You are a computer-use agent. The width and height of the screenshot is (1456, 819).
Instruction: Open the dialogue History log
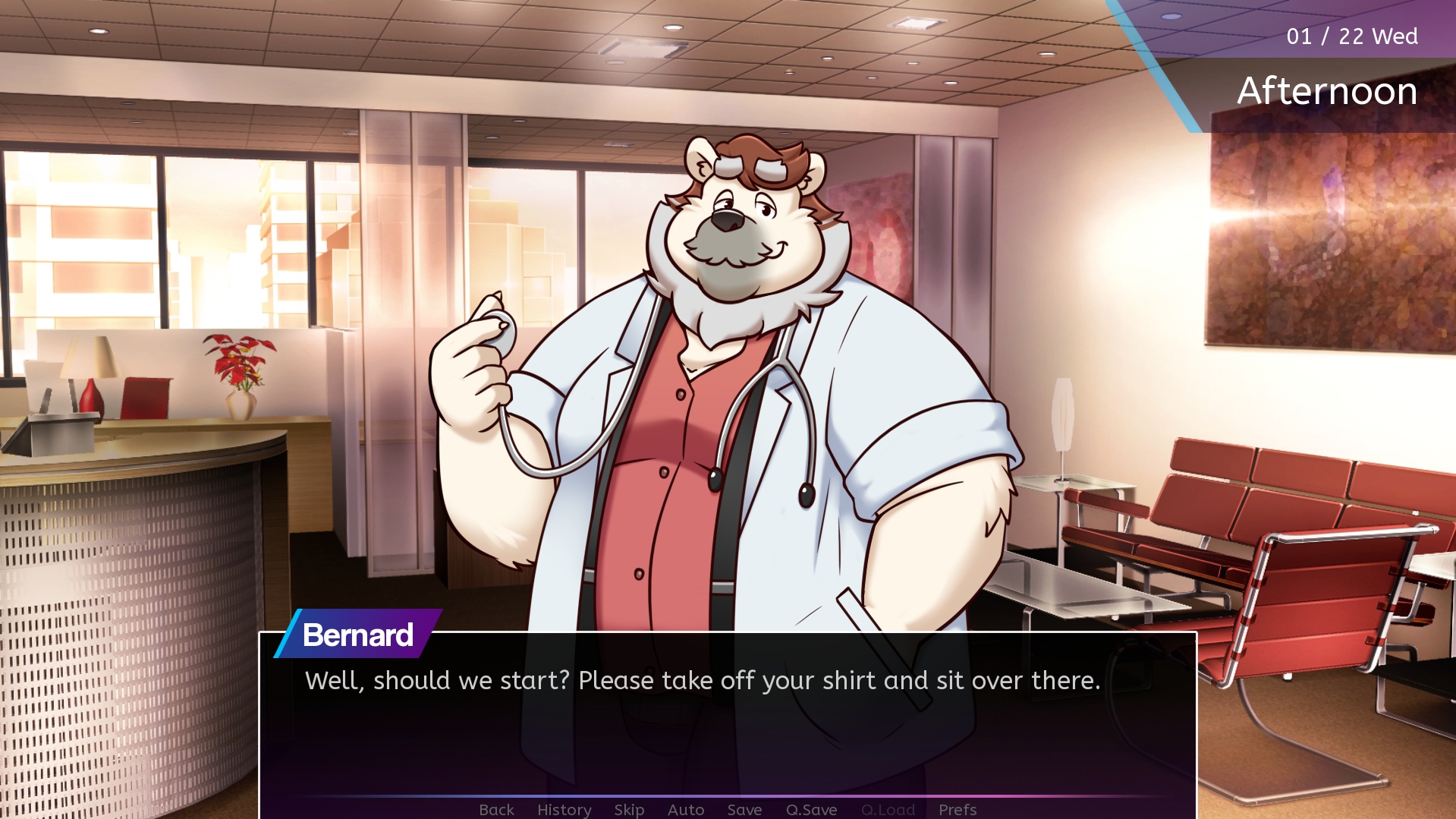[564, 809]
